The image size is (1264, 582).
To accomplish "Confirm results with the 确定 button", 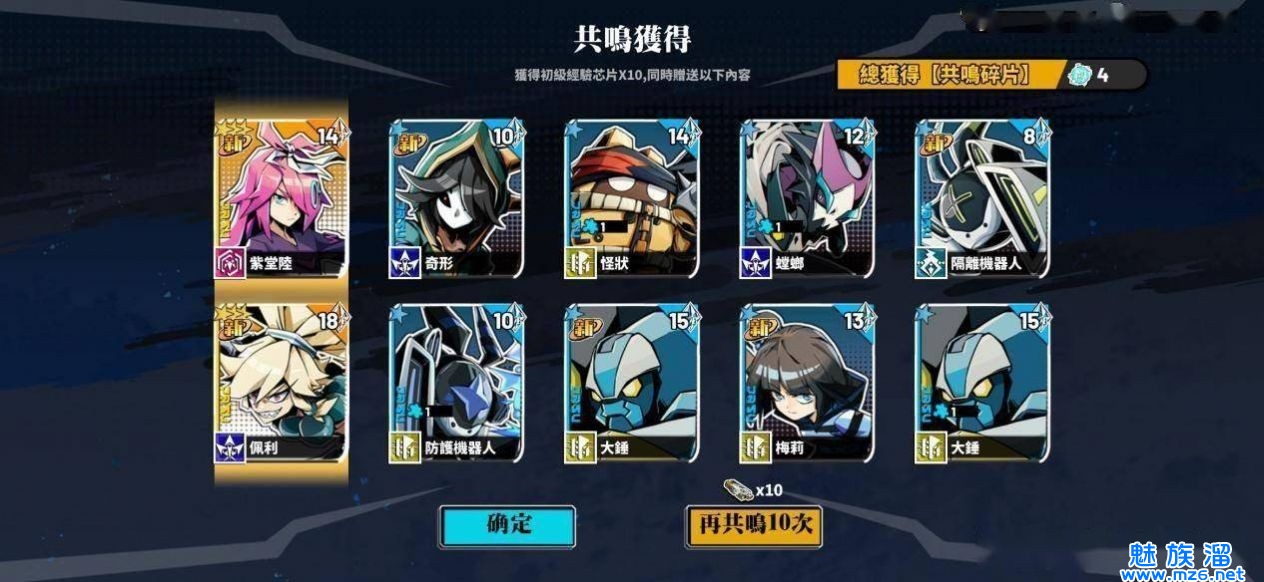I will coord(507,526).
